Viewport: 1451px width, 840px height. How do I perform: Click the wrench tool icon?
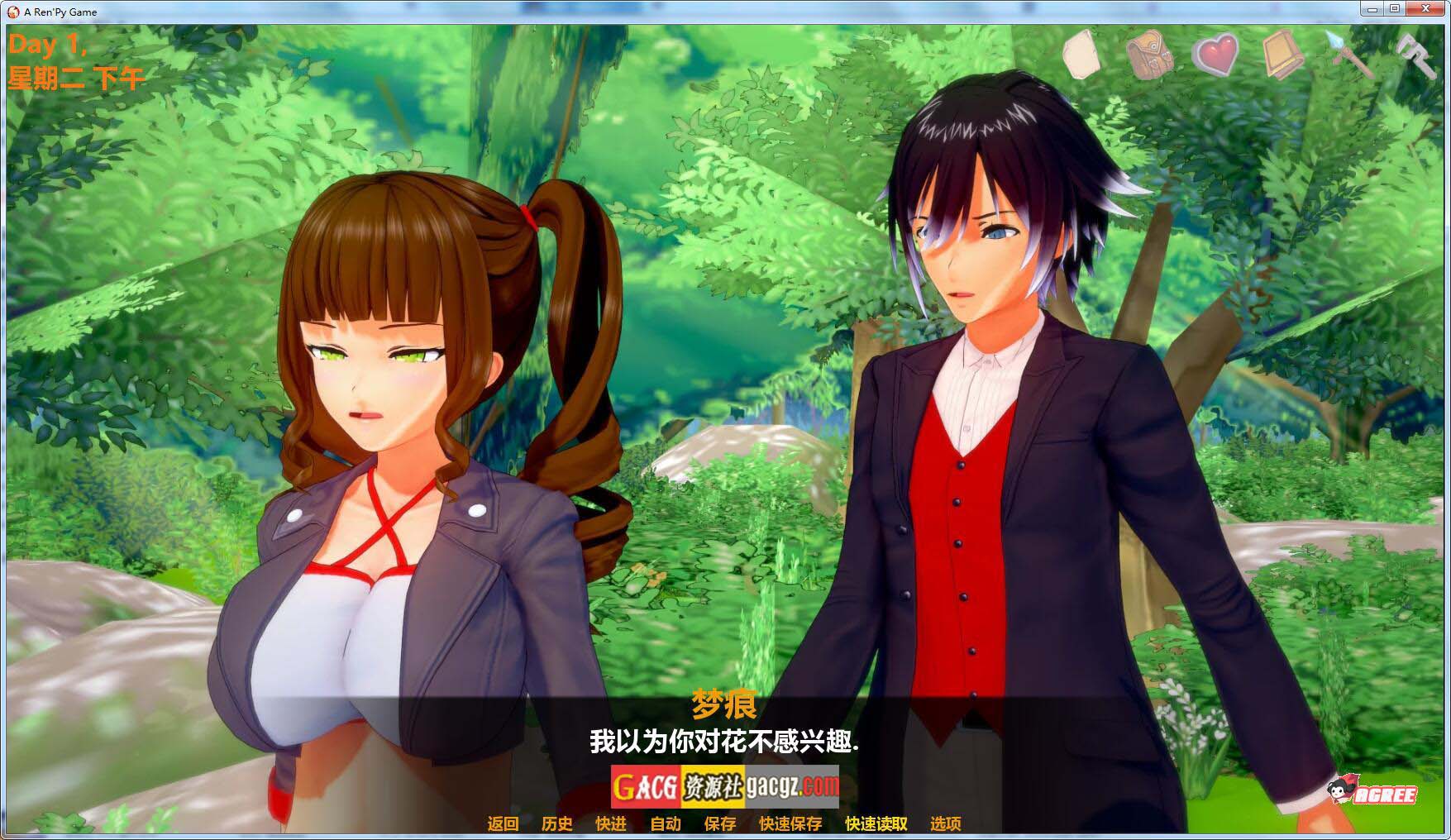pos(1415,53)
